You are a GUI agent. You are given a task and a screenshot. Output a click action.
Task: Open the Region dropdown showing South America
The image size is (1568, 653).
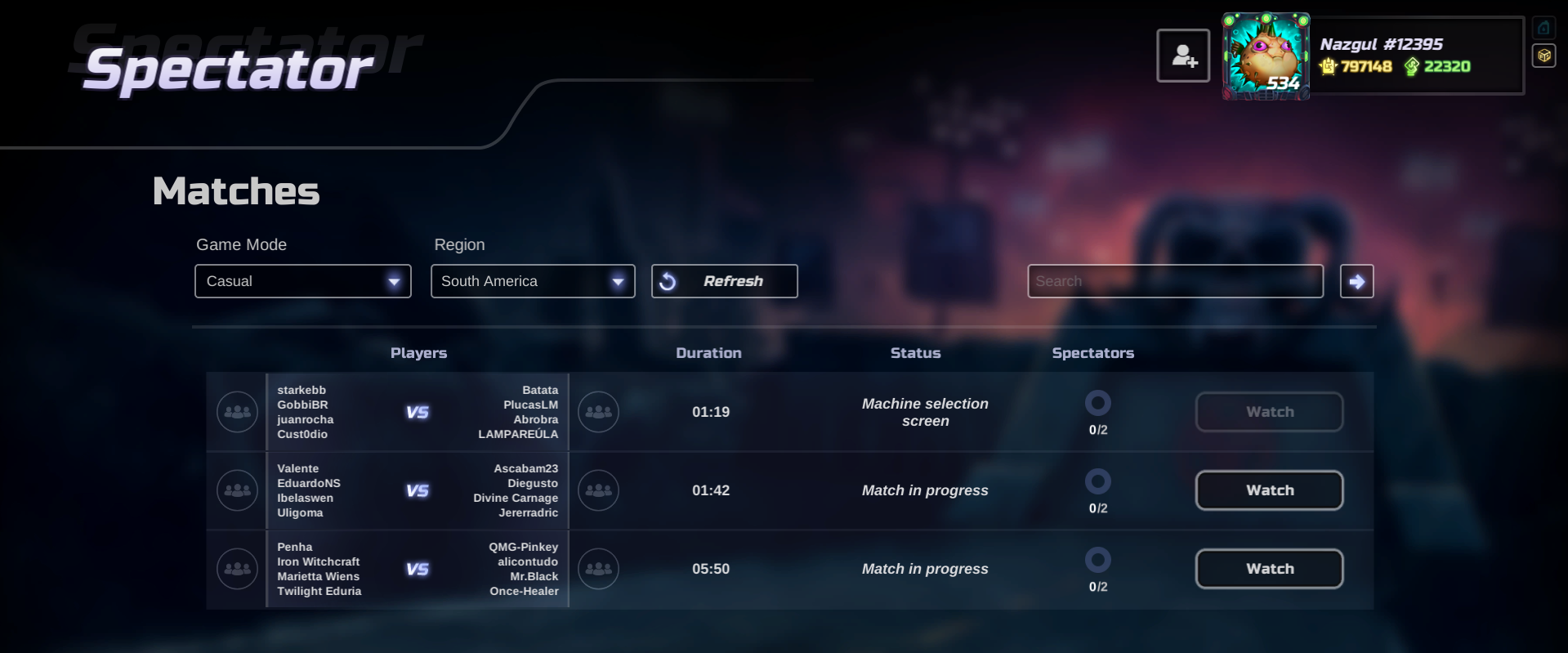[532, 280]
